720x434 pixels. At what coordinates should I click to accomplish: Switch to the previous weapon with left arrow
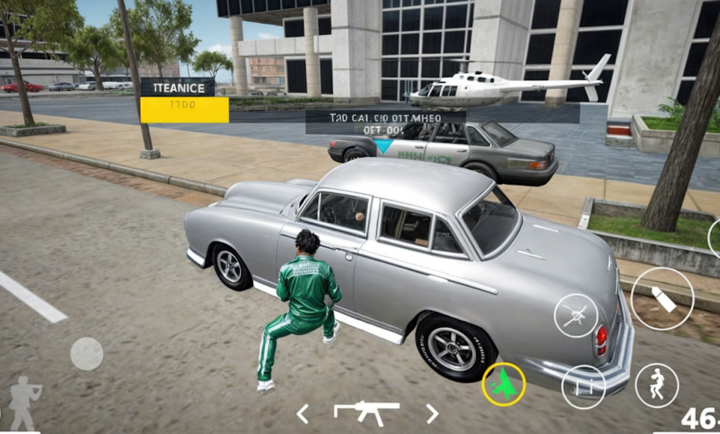[x=302, y=413]
